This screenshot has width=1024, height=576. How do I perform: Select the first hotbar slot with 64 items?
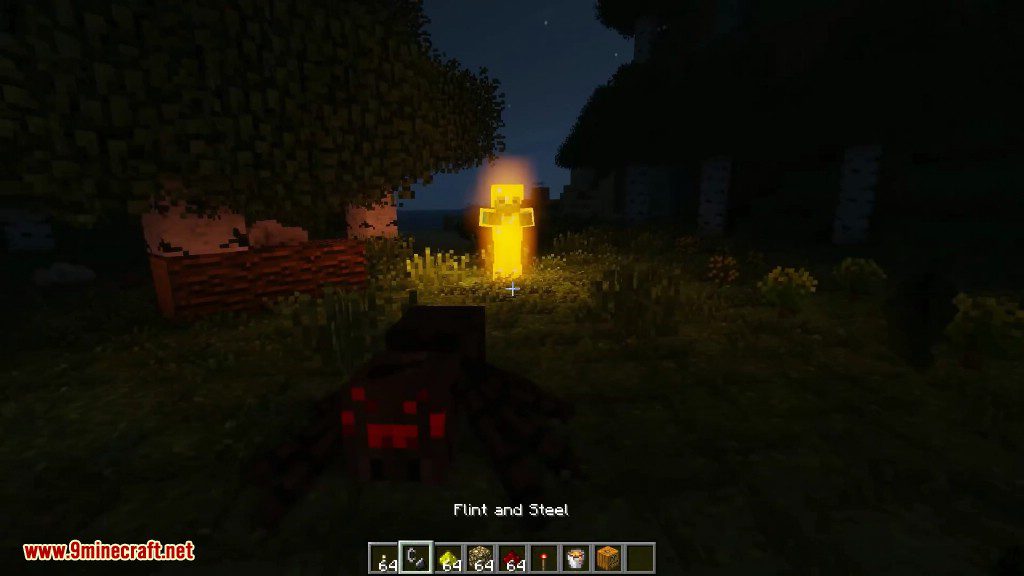click(383, 557)
